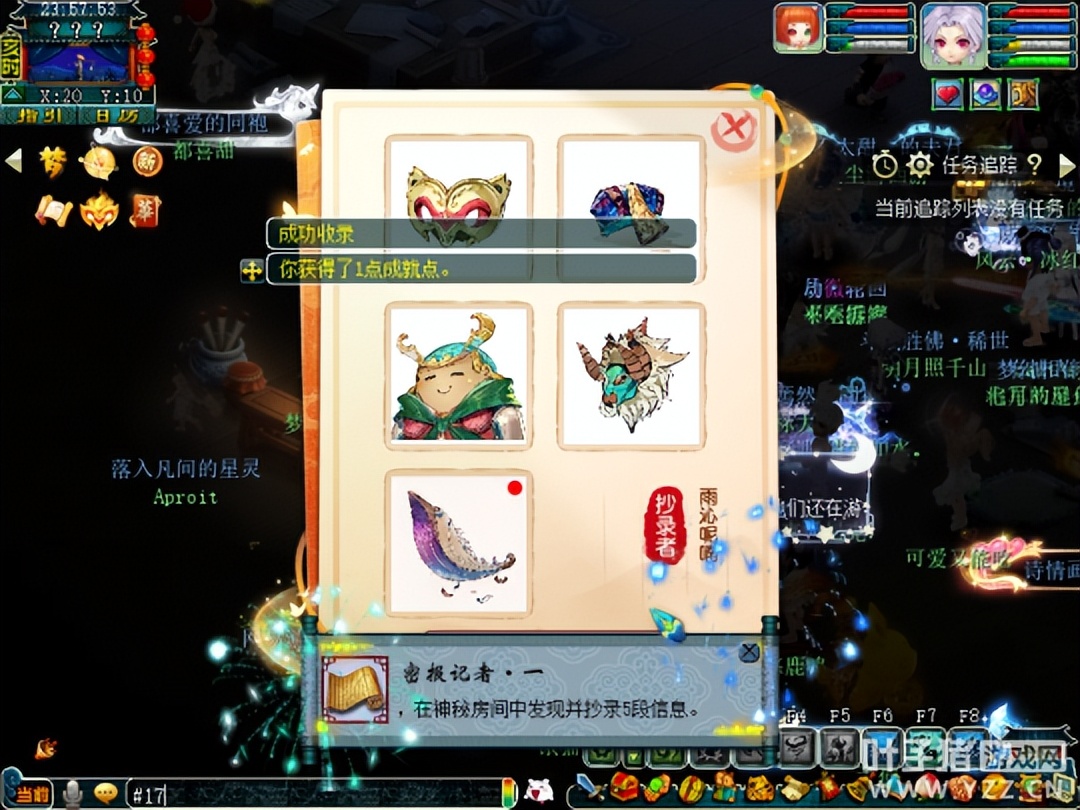Choose the smiling green-cloaked character thumbnail

[x=459, y=375]
